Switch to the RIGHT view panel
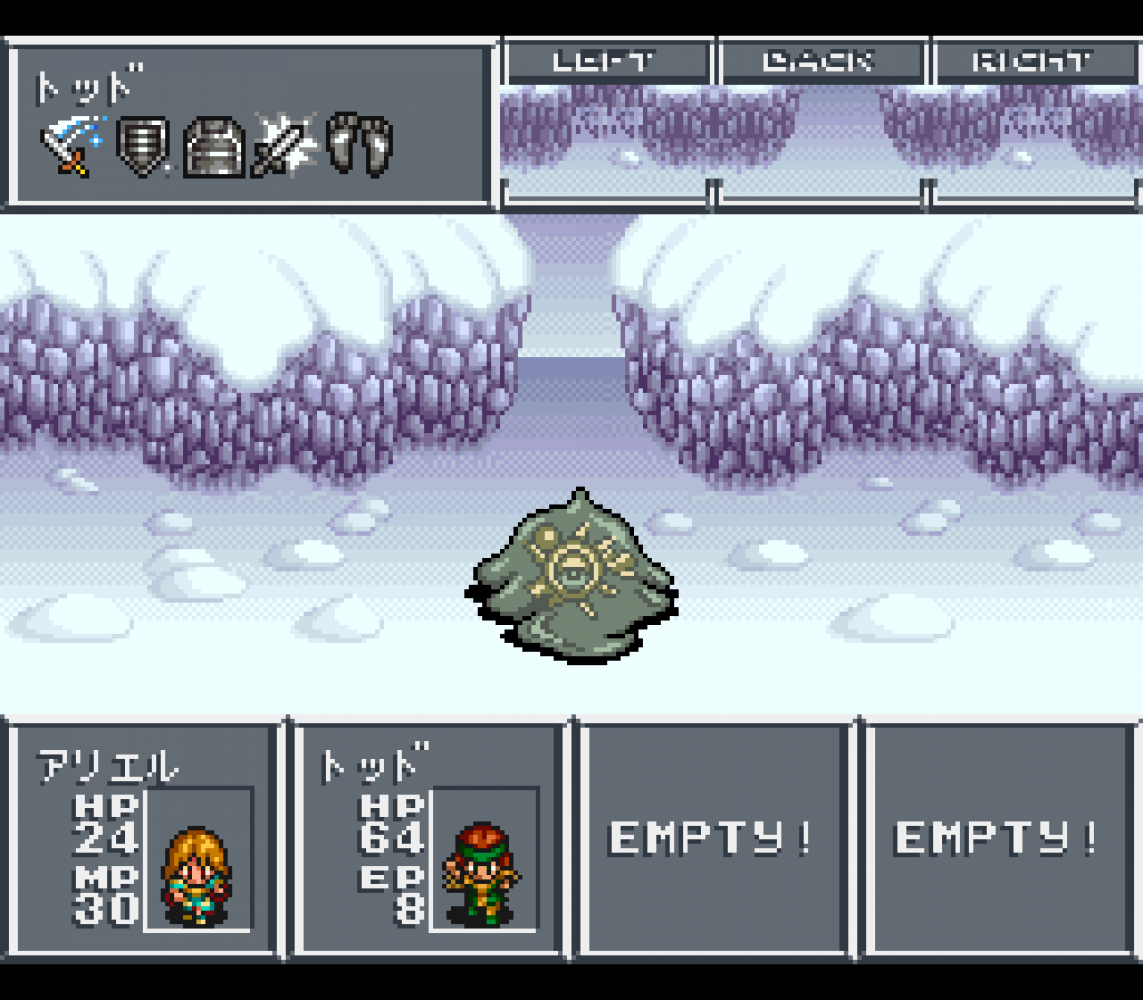This screenshot has height=1000, width=1143. tap(1034, 62)
